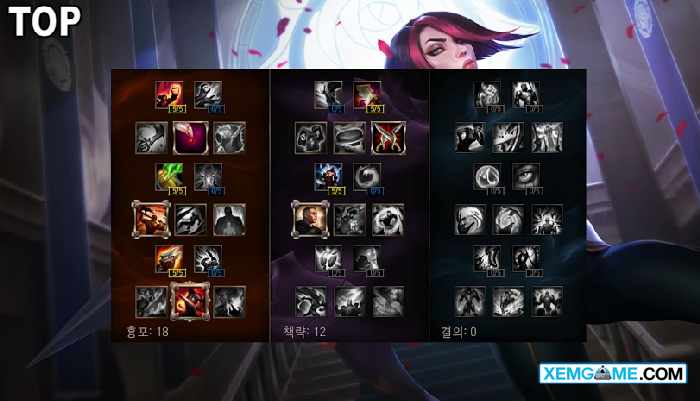
Task: Select the Deathfire Touch keystone in Ferocity
Action: click(x=229, y=300)
